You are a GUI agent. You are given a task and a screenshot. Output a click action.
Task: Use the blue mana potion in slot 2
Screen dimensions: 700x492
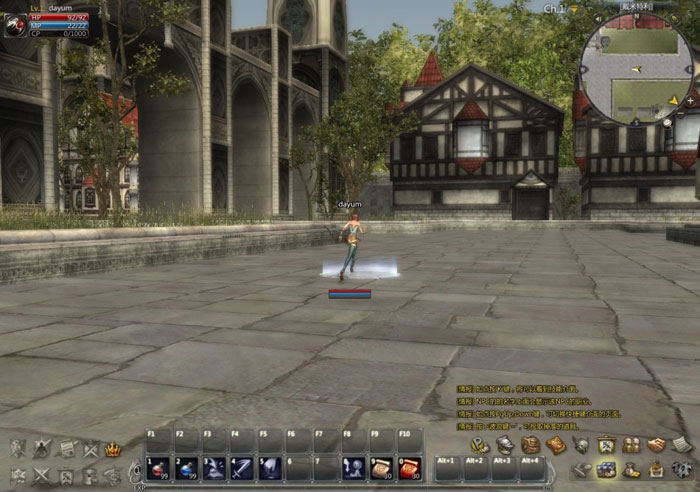tap(187, 467)
